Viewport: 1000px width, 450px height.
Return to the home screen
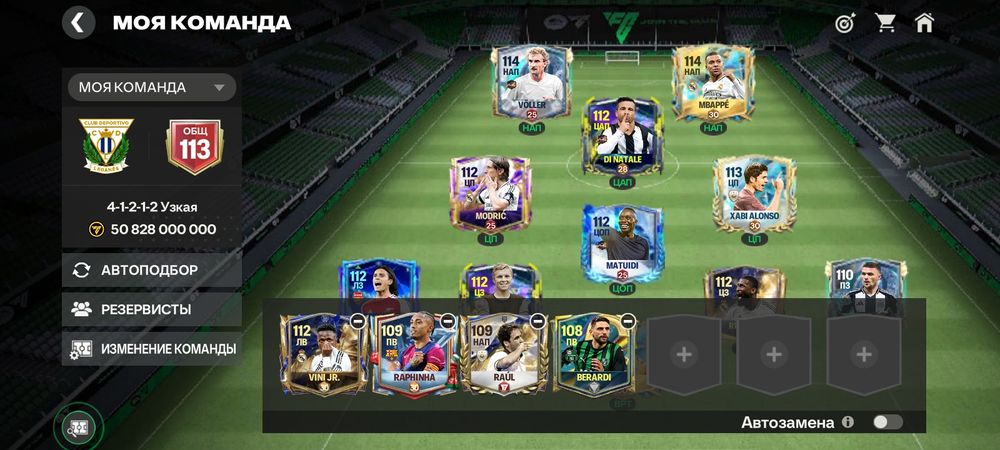point(924,22)
